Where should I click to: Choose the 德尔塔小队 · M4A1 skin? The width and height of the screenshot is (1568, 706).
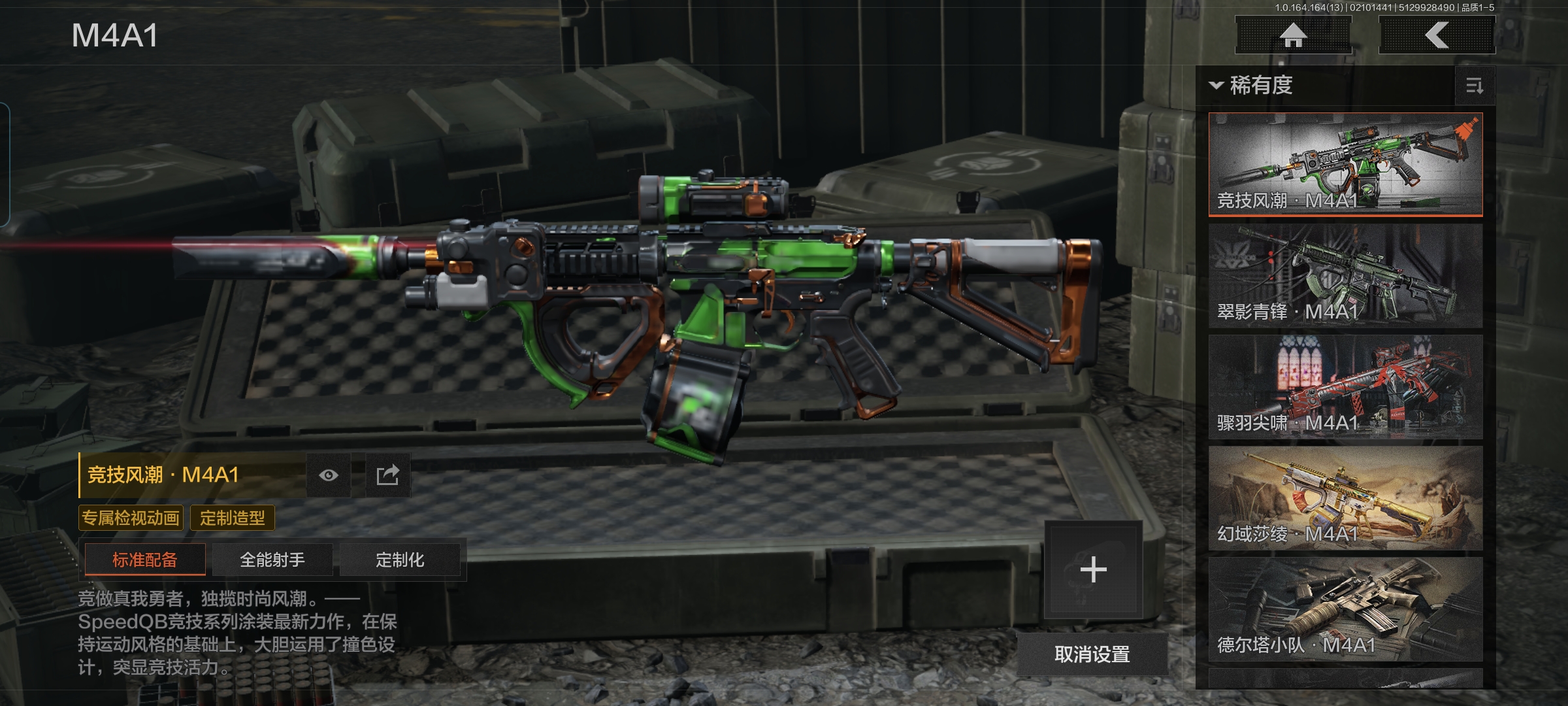click(1345, 609)
